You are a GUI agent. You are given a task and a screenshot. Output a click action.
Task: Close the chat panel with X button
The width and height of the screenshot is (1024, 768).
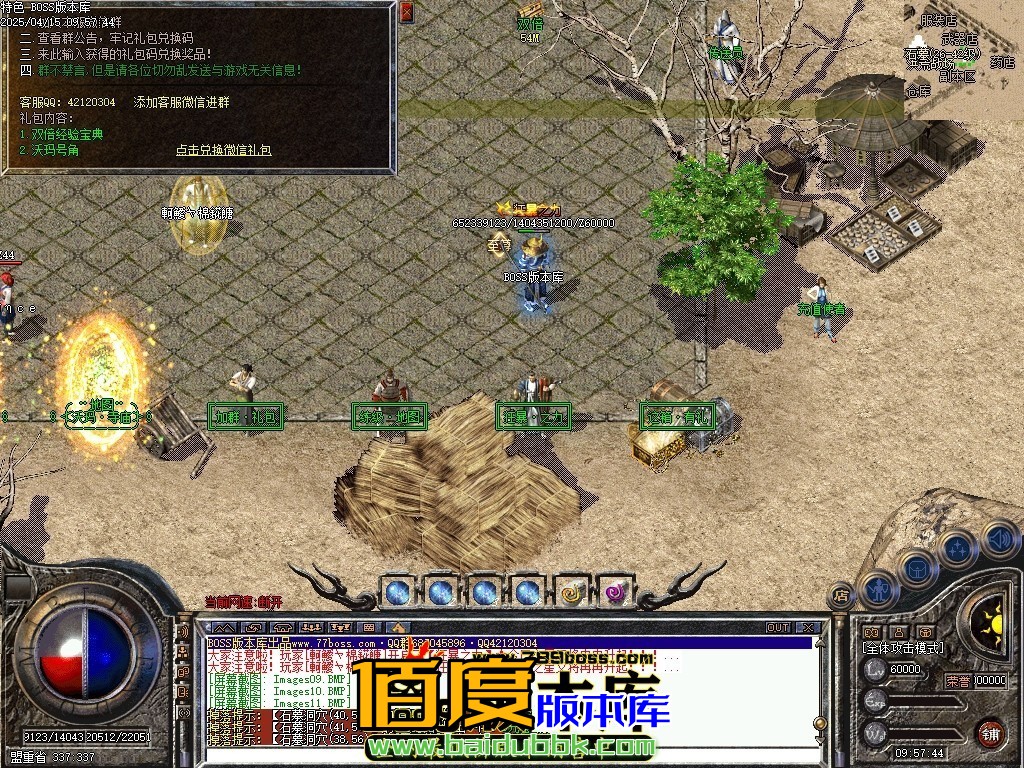(809, 628)
